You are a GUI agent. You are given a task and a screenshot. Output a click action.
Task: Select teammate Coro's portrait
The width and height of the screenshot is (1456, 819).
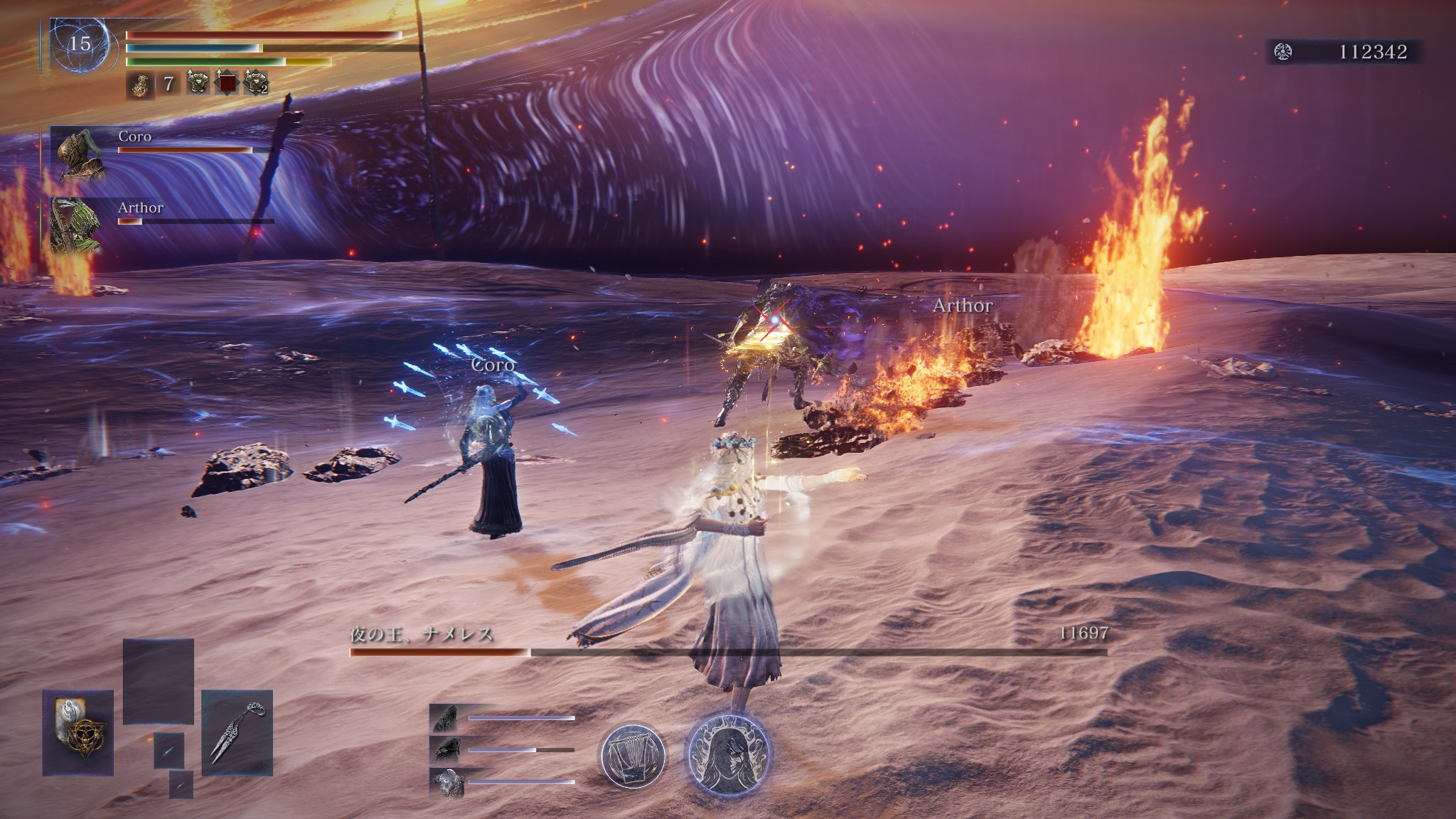pos(77,156)
